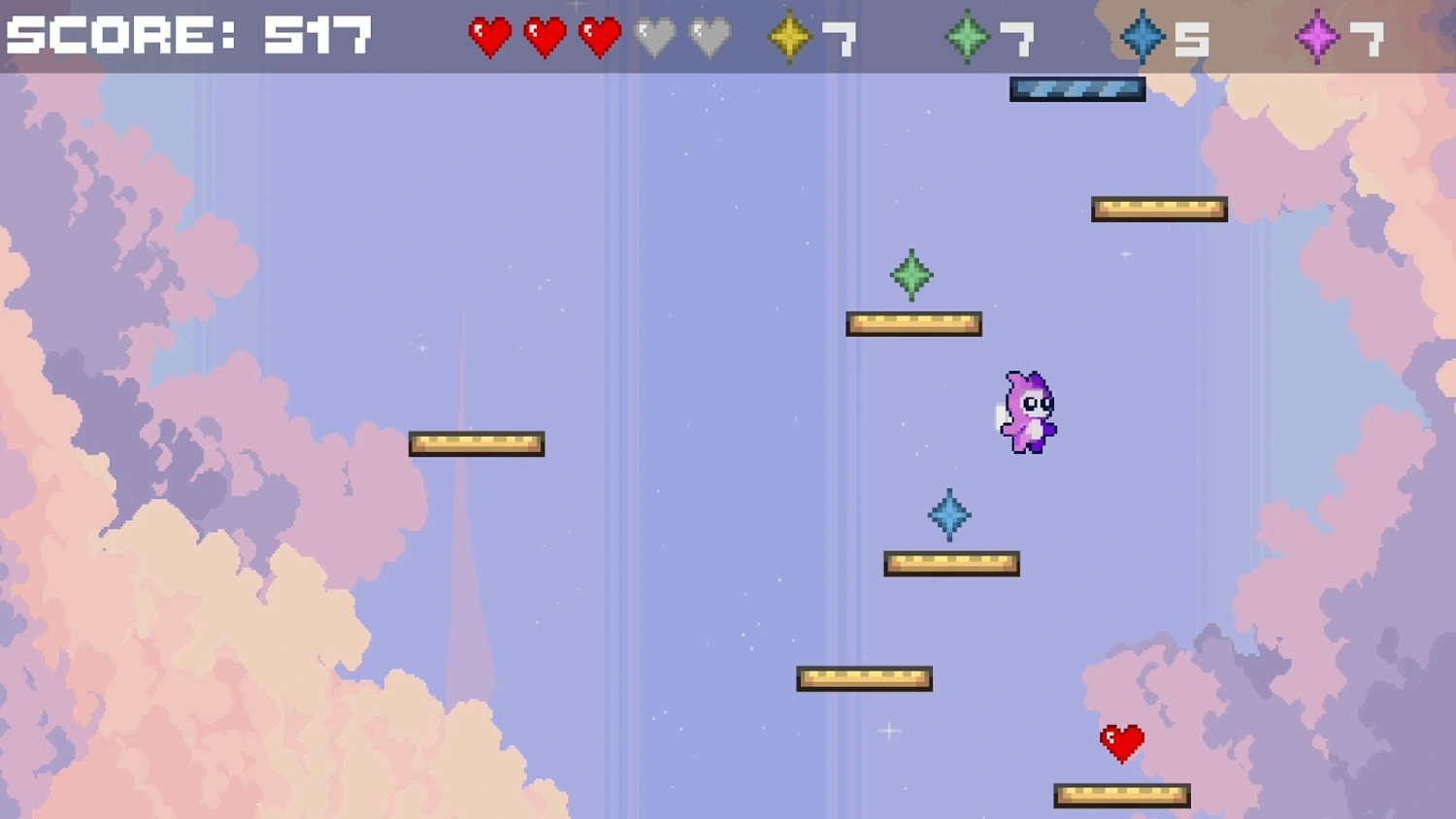Screen dimensions: 1456x819
Task: Click the third filled heart in health bar
Action: (599, 37)
